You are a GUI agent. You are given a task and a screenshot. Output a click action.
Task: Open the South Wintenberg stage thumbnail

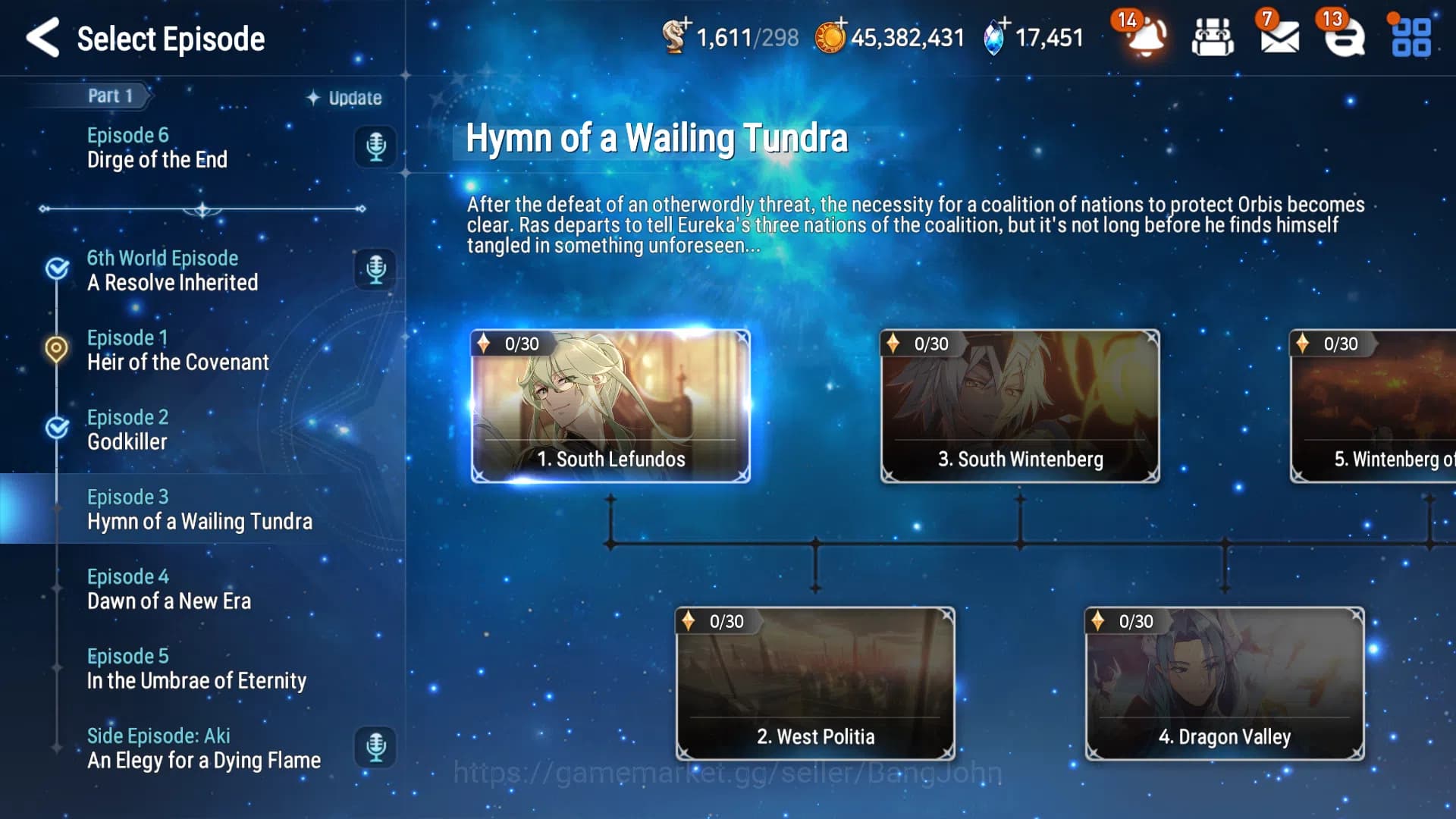coord(1019,406)
